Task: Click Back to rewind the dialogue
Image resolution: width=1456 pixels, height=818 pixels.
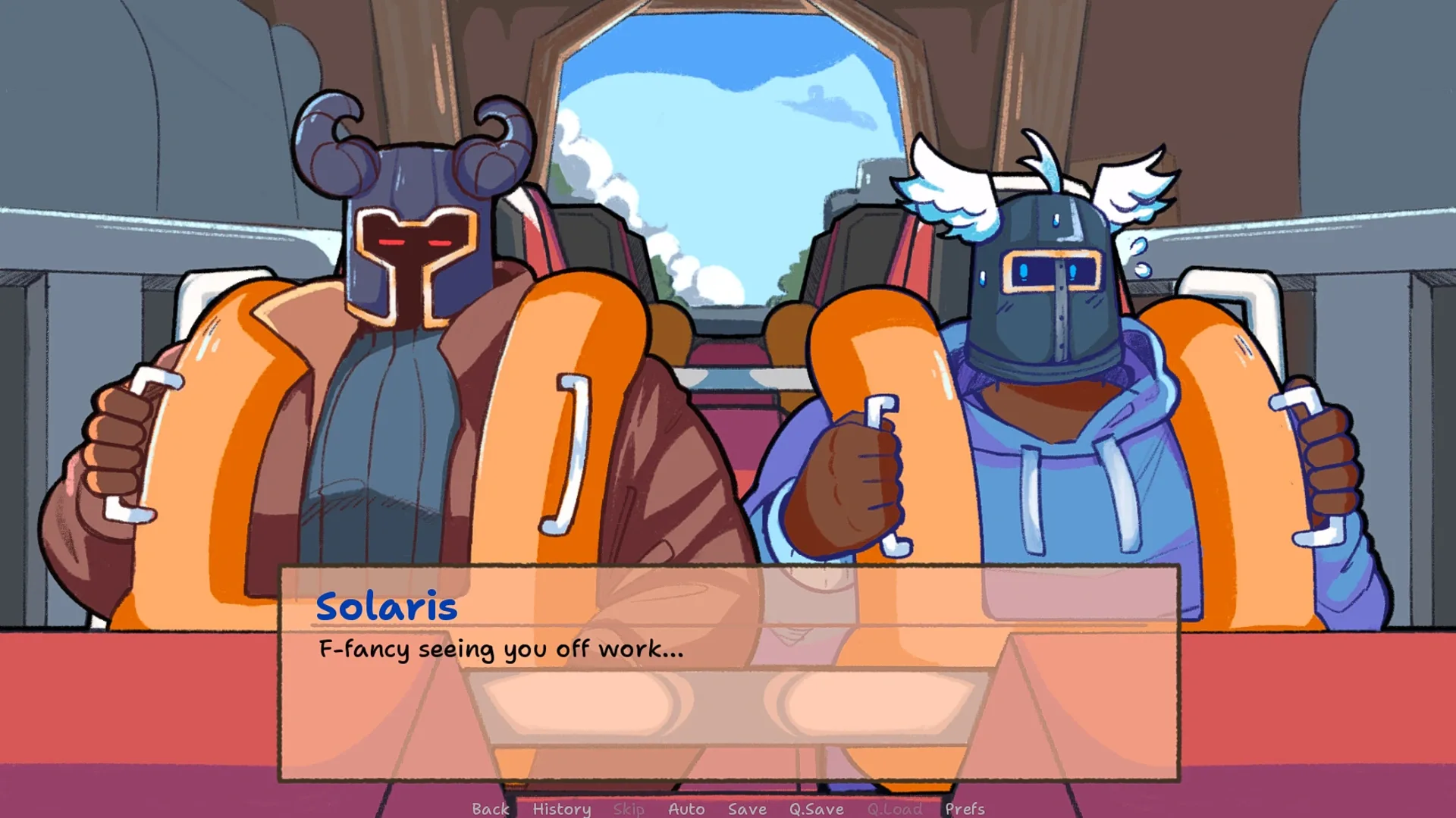Action: (x=491, y=809)
